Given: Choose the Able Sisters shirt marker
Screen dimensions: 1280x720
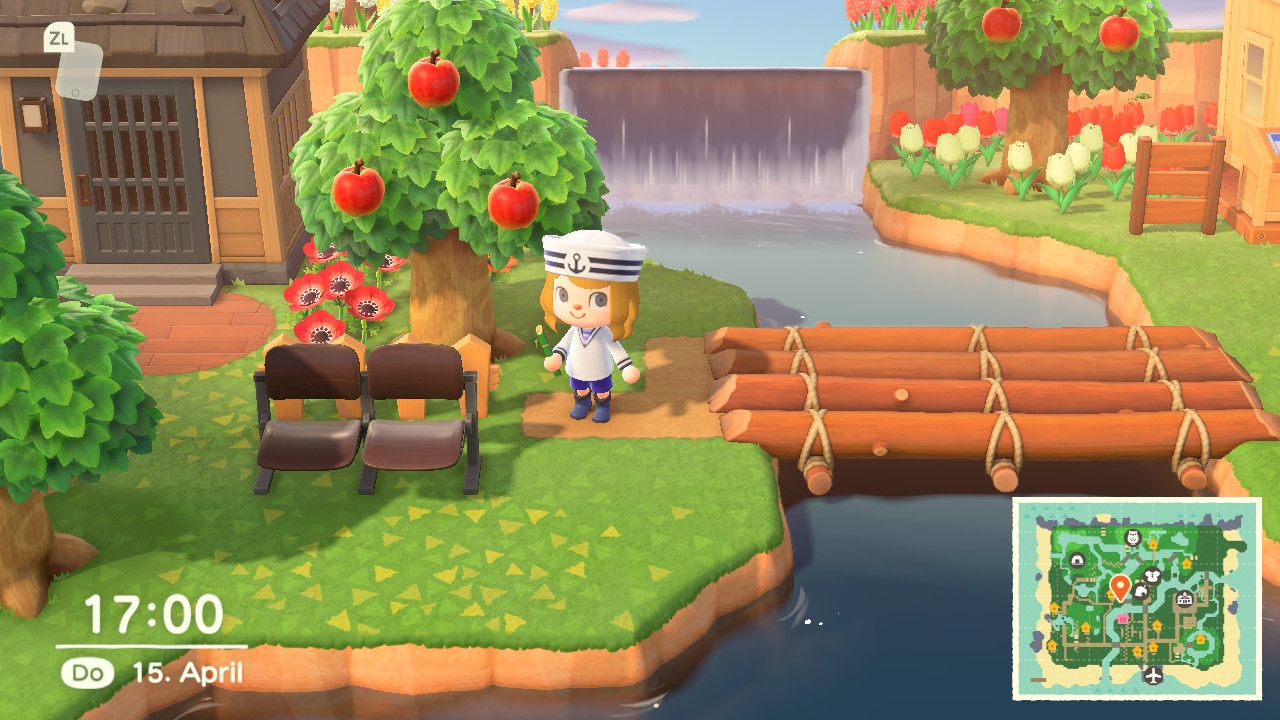Looking at the screenshot, I should click(x=1151, y=575).
